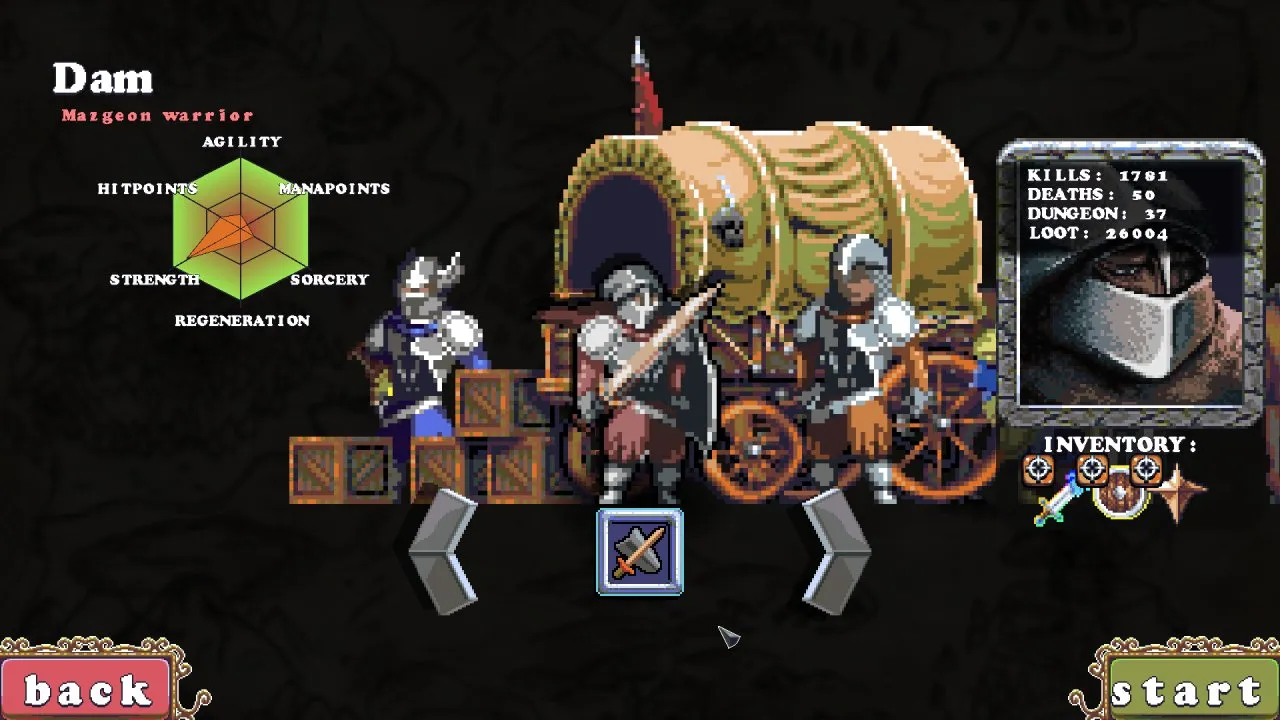Viewport: 1280px width, 720px height.
Task: Select the previous character with the left arrow
Action: point(445,551)
